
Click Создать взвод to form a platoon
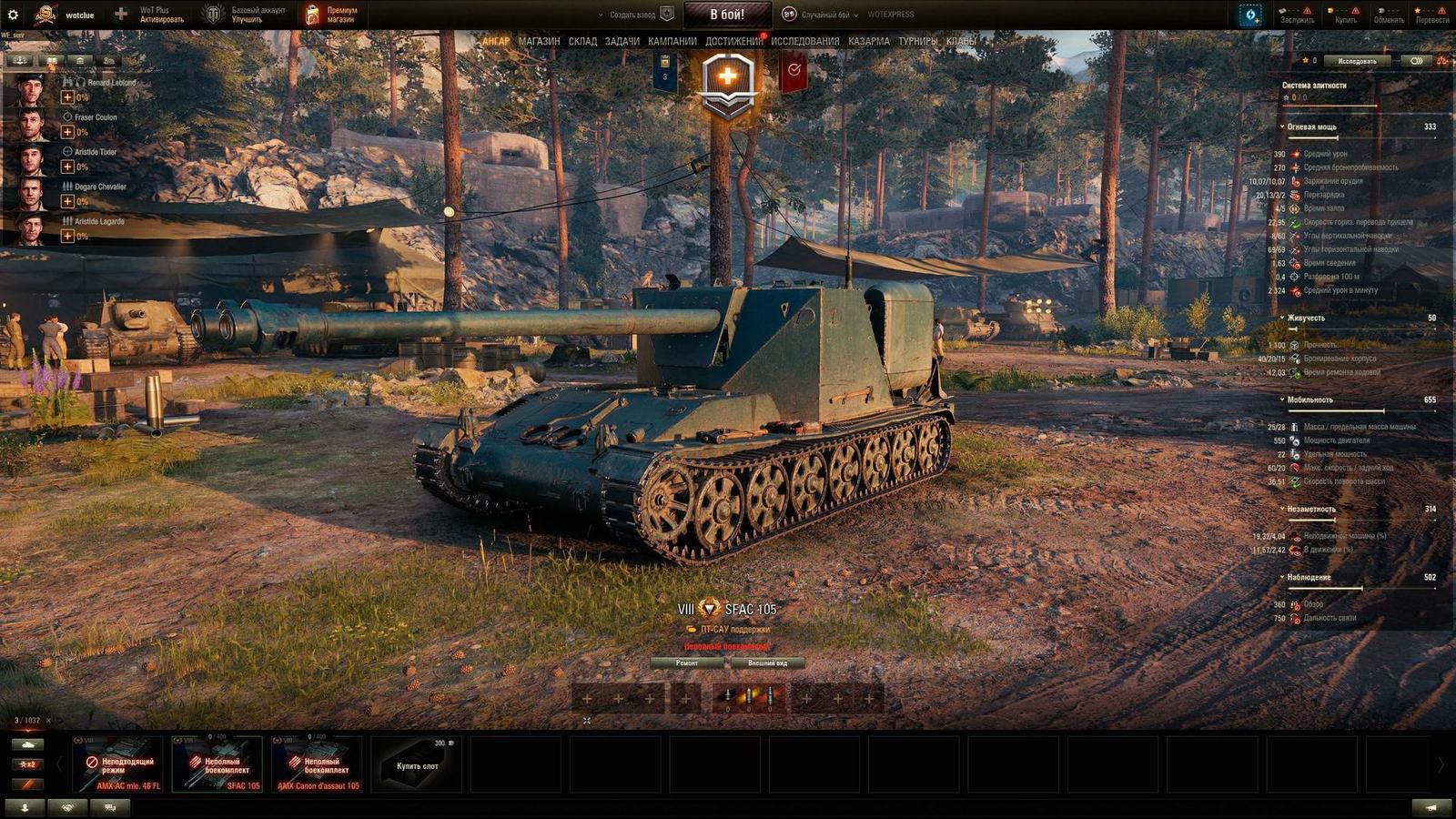click(632, 15)
